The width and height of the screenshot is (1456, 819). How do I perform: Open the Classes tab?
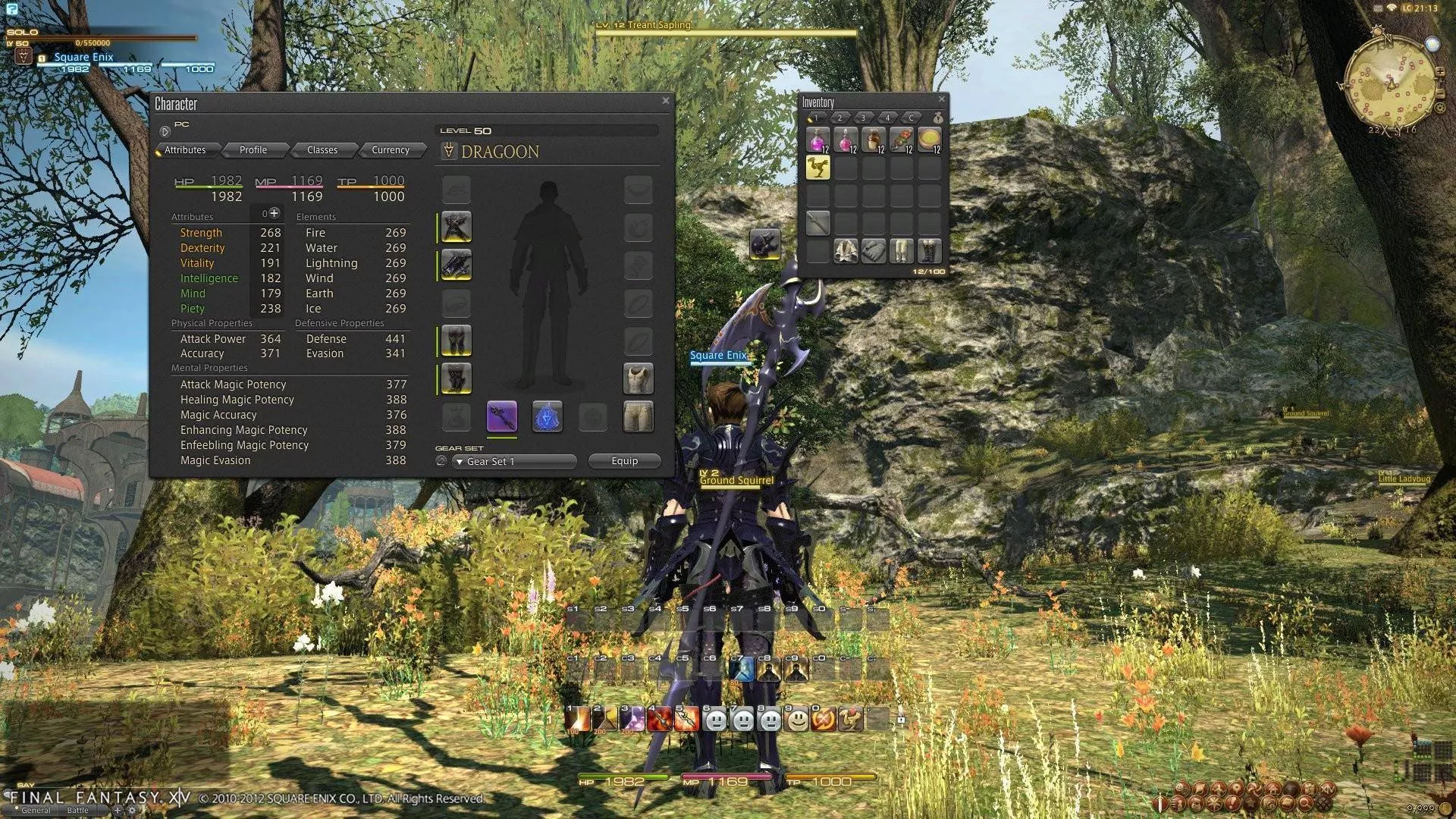coord(322,150)
